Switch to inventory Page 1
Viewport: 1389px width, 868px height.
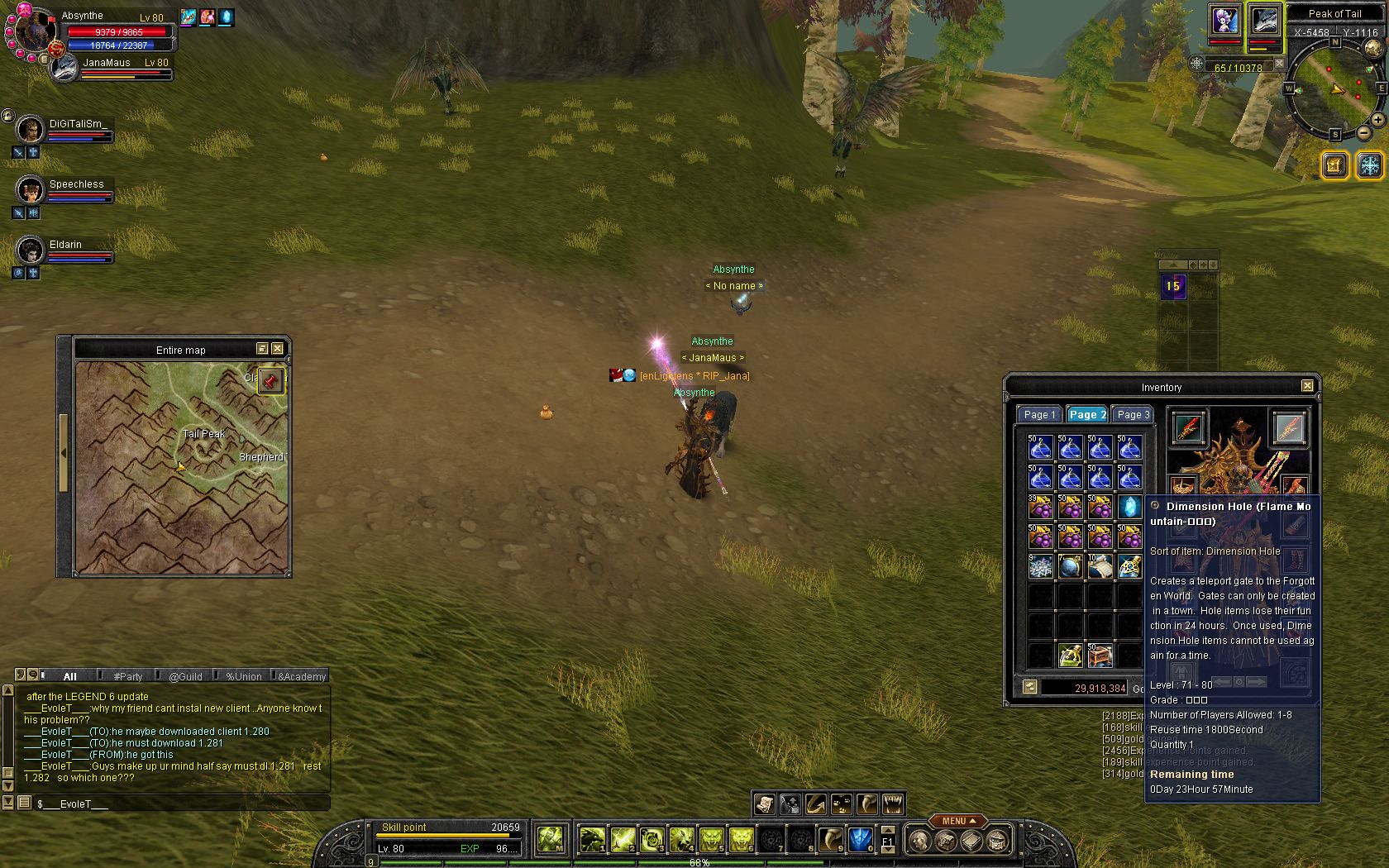1039,415
